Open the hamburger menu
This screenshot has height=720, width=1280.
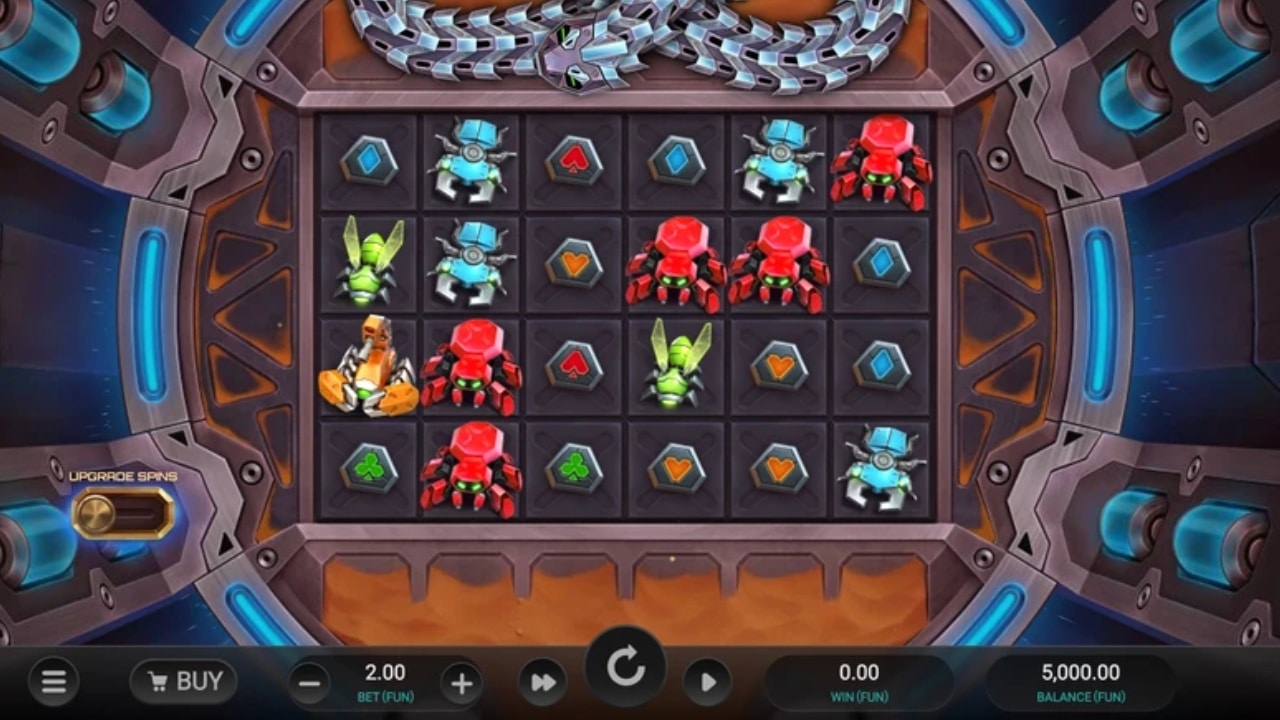[54, 681]
